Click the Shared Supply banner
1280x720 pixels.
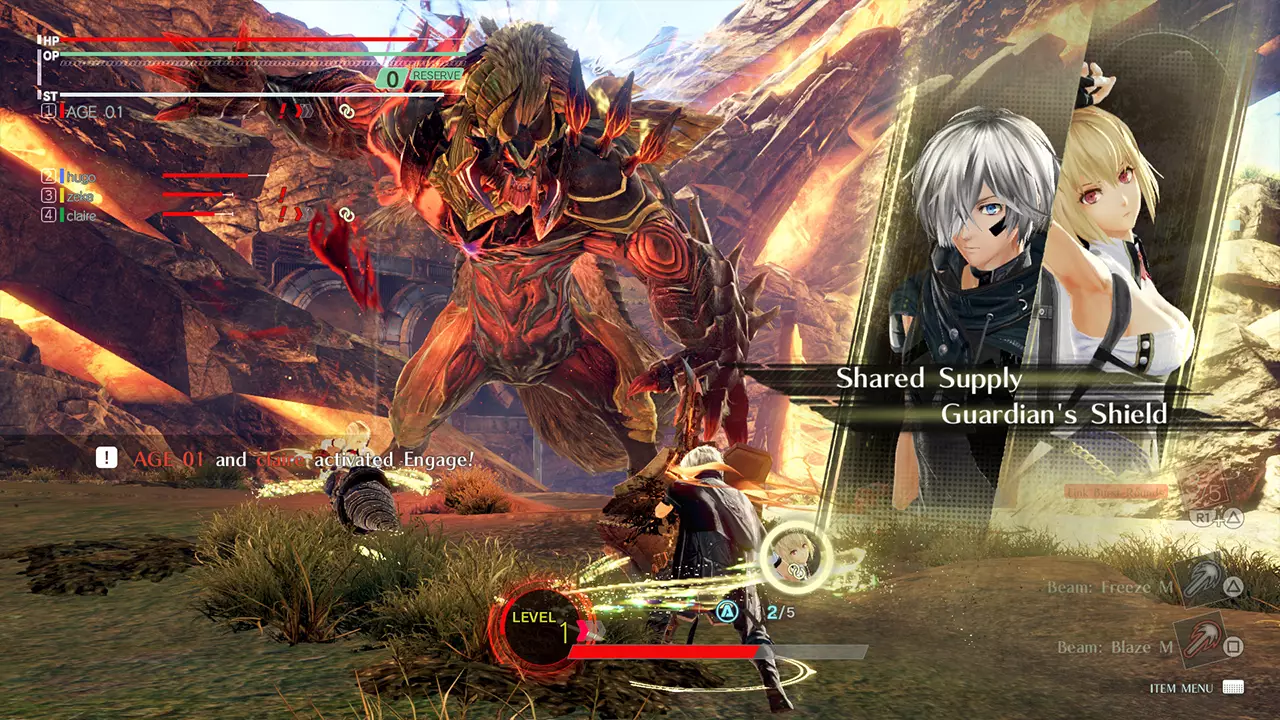927,378
